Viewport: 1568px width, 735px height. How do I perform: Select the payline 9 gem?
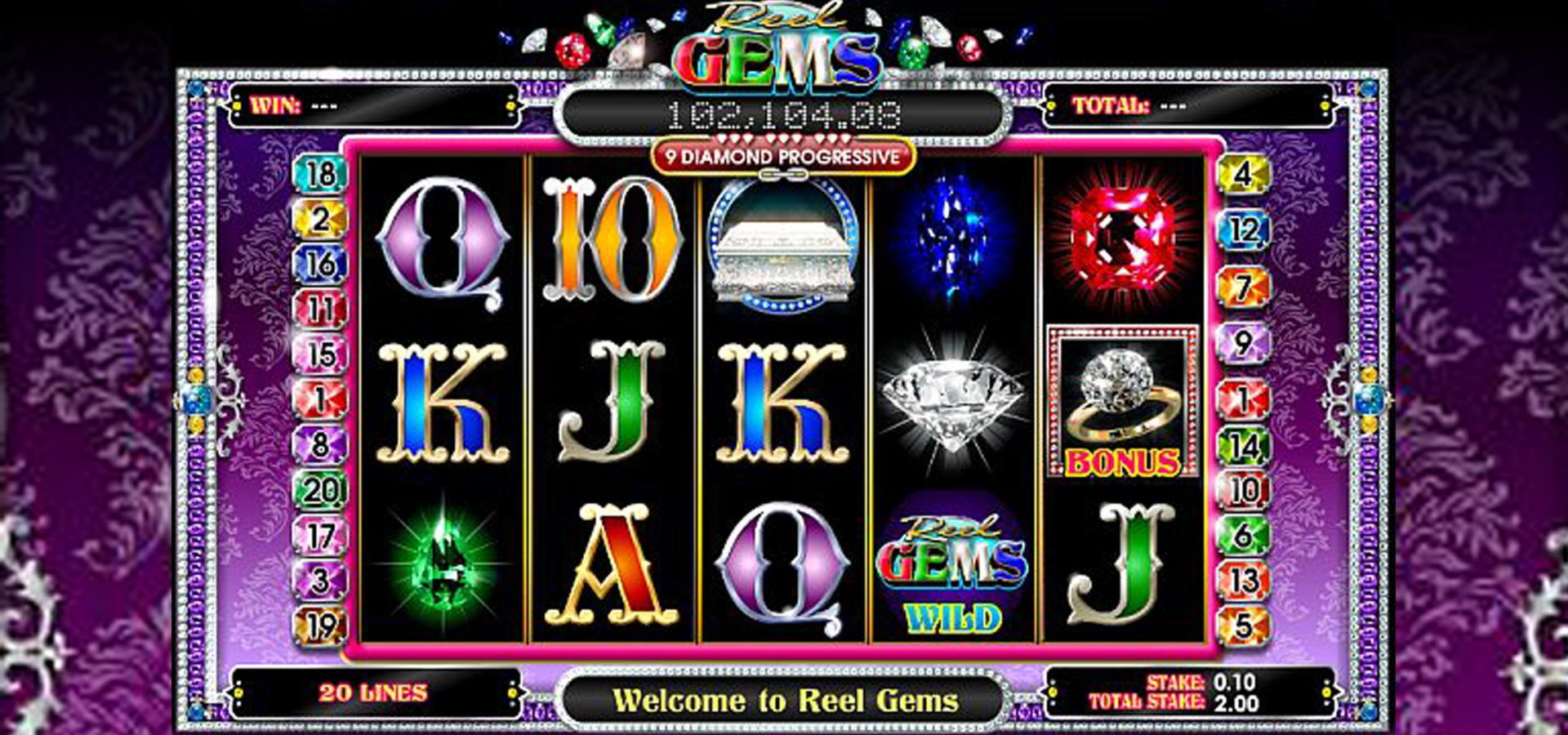click(1243, 343)
